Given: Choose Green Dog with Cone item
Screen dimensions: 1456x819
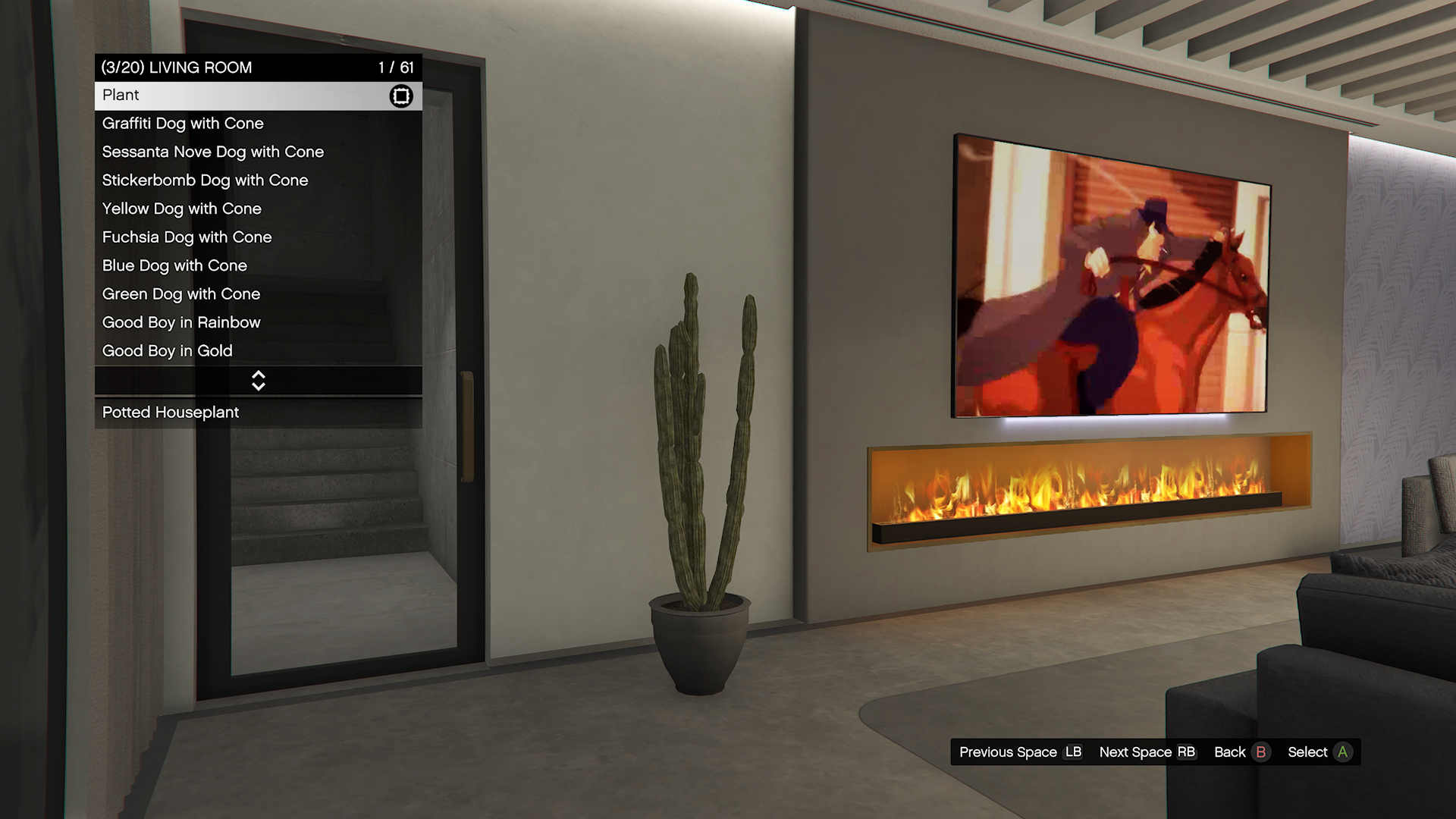Looking at the screenshot, I should point(258,294).
